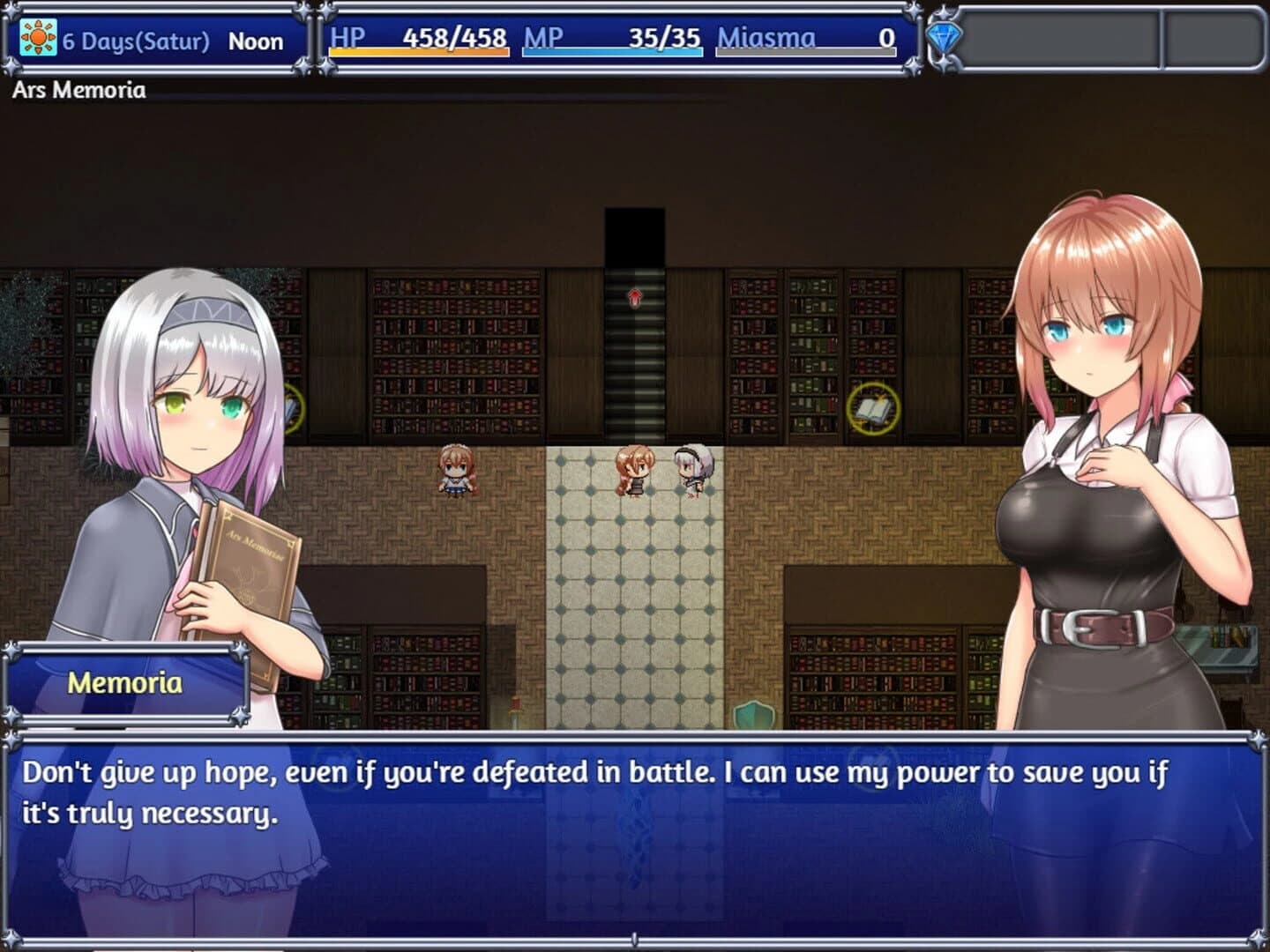1270x952 pixels.
Task: Click the Ars Memoria location label
Action: click(x=78, y=88)
